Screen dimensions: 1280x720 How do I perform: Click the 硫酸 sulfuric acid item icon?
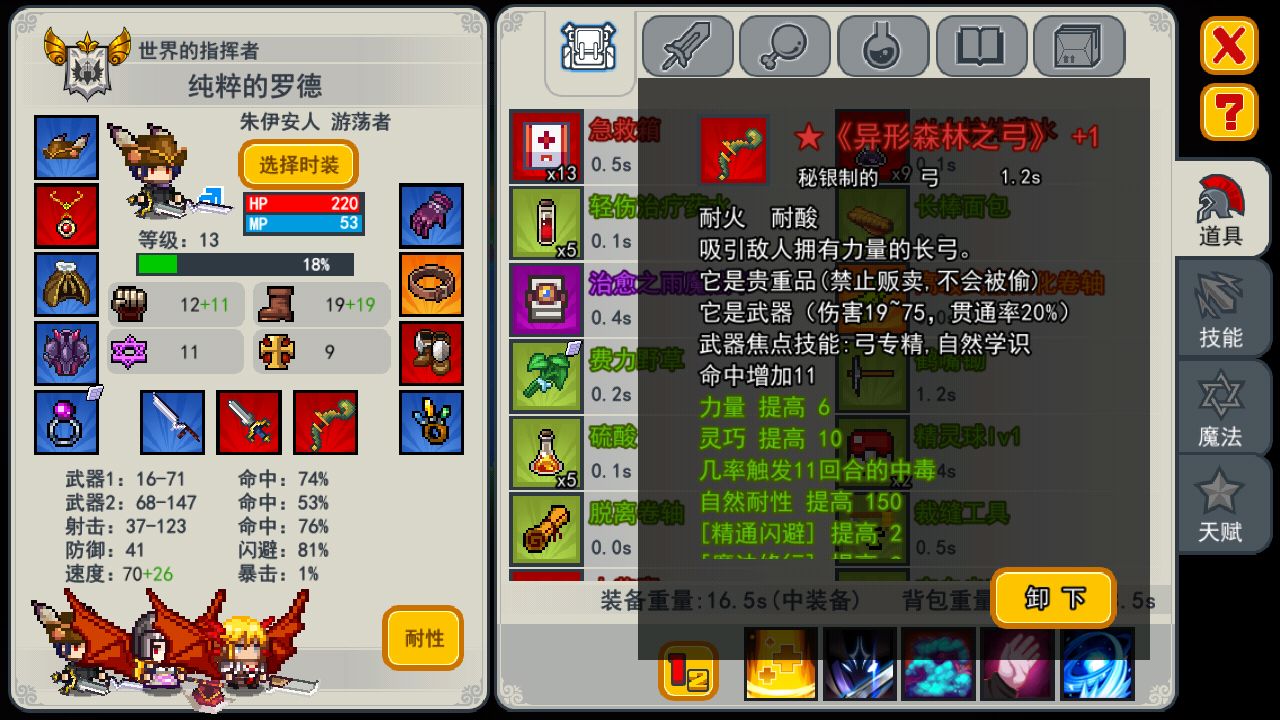[x=546, y=455]
